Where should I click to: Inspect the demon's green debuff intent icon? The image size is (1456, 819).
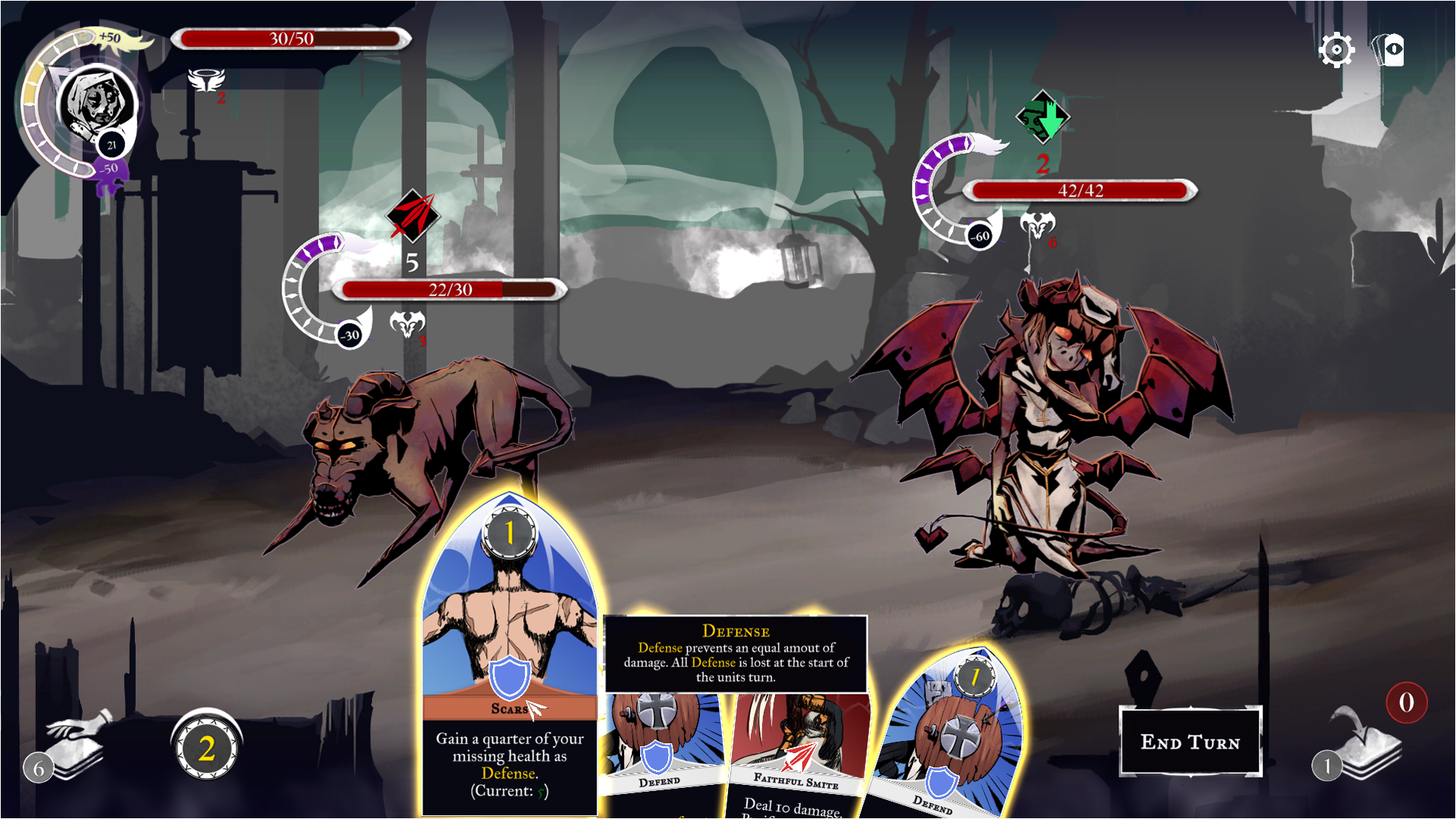point(1043,118)
